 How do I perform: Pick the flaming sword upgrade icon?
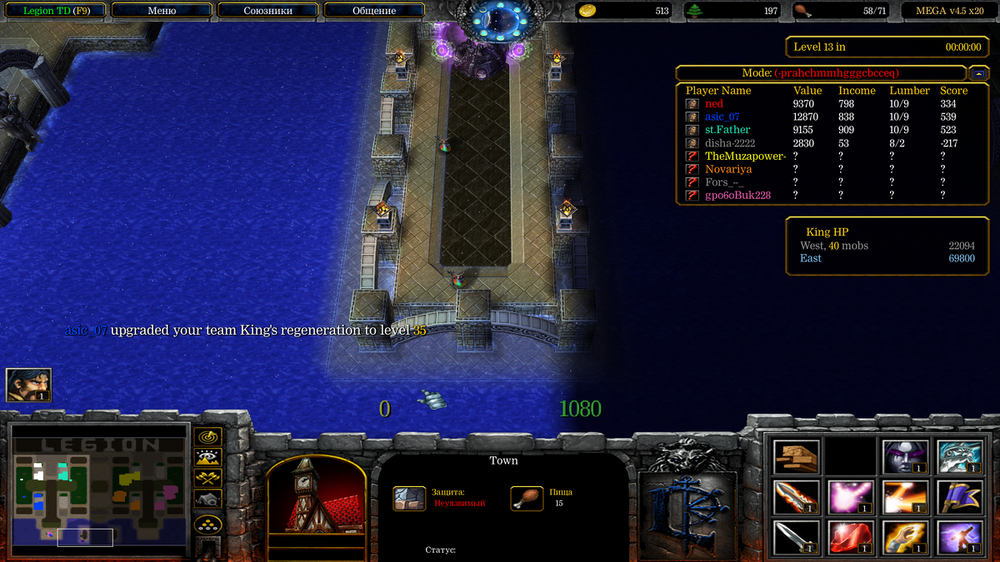(x=796, y=497)
